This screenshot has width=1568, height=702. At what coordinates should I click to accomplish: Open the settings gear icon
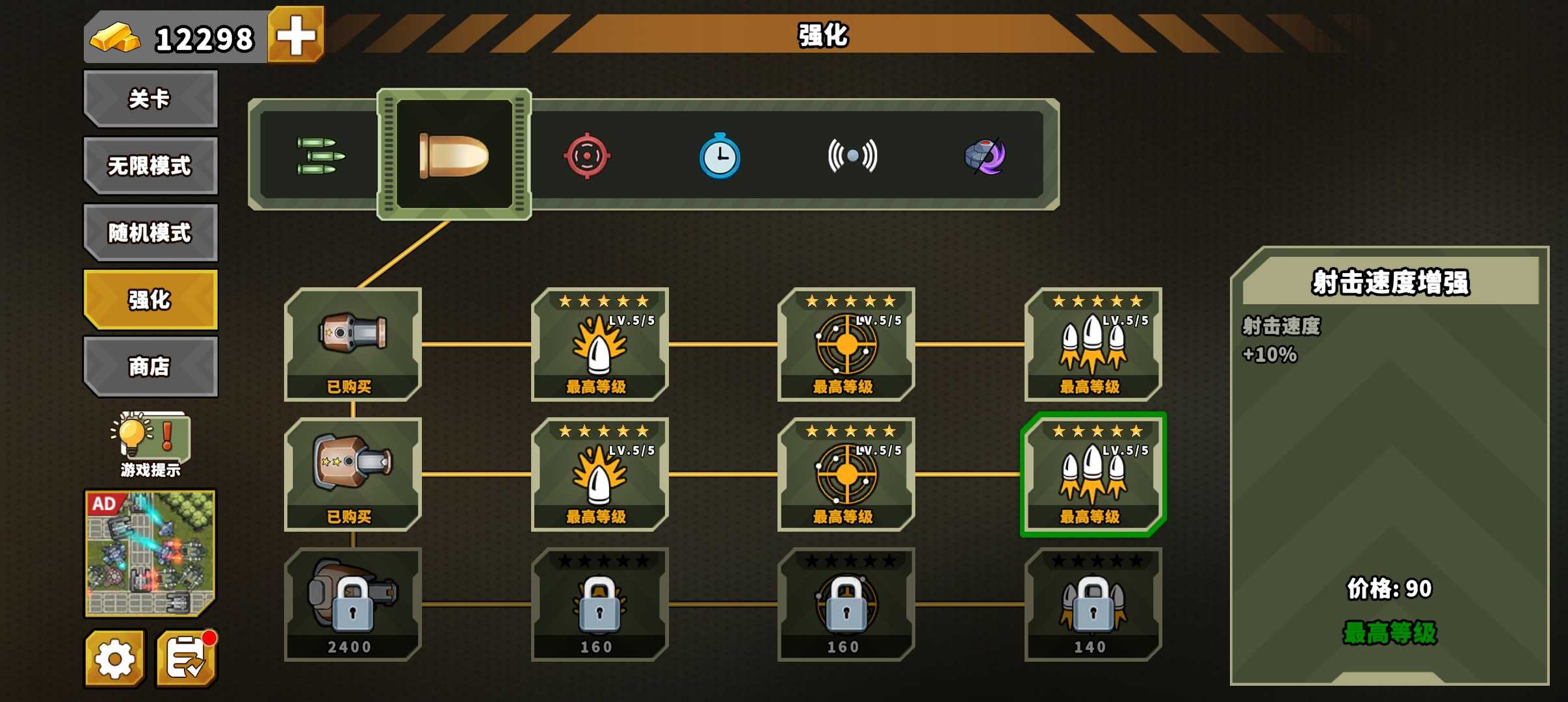114,659
